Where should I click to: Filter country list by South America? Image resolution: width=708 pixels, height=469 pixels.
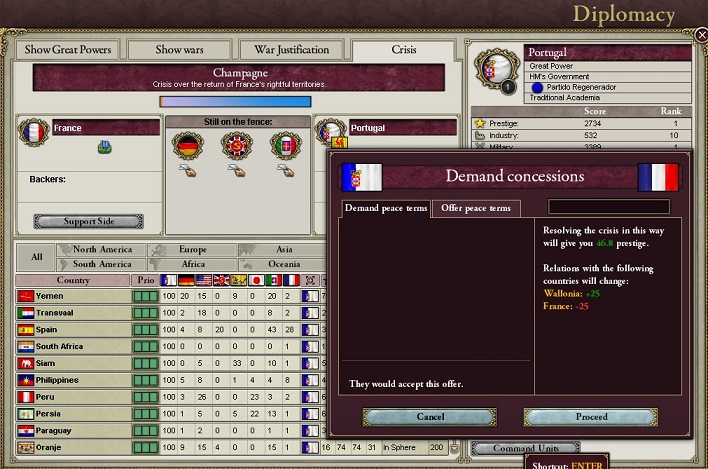pyautogui.click(x=102, y=264)
